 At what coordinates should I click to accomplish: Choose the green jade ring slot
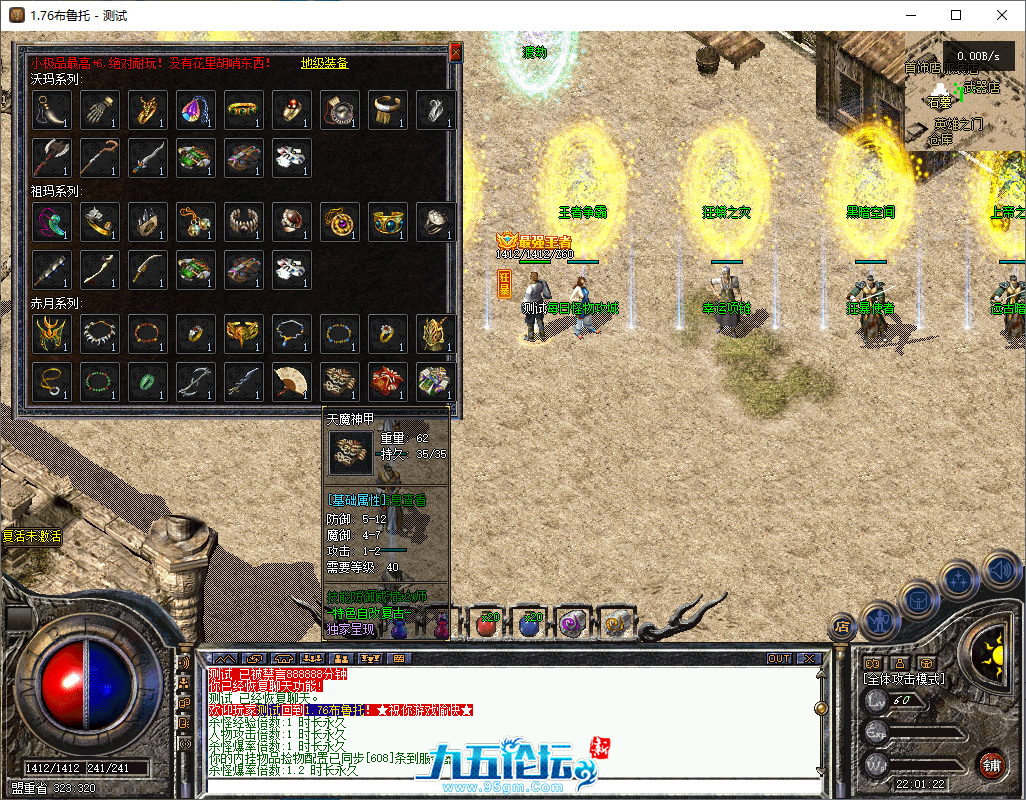point(147,381)
